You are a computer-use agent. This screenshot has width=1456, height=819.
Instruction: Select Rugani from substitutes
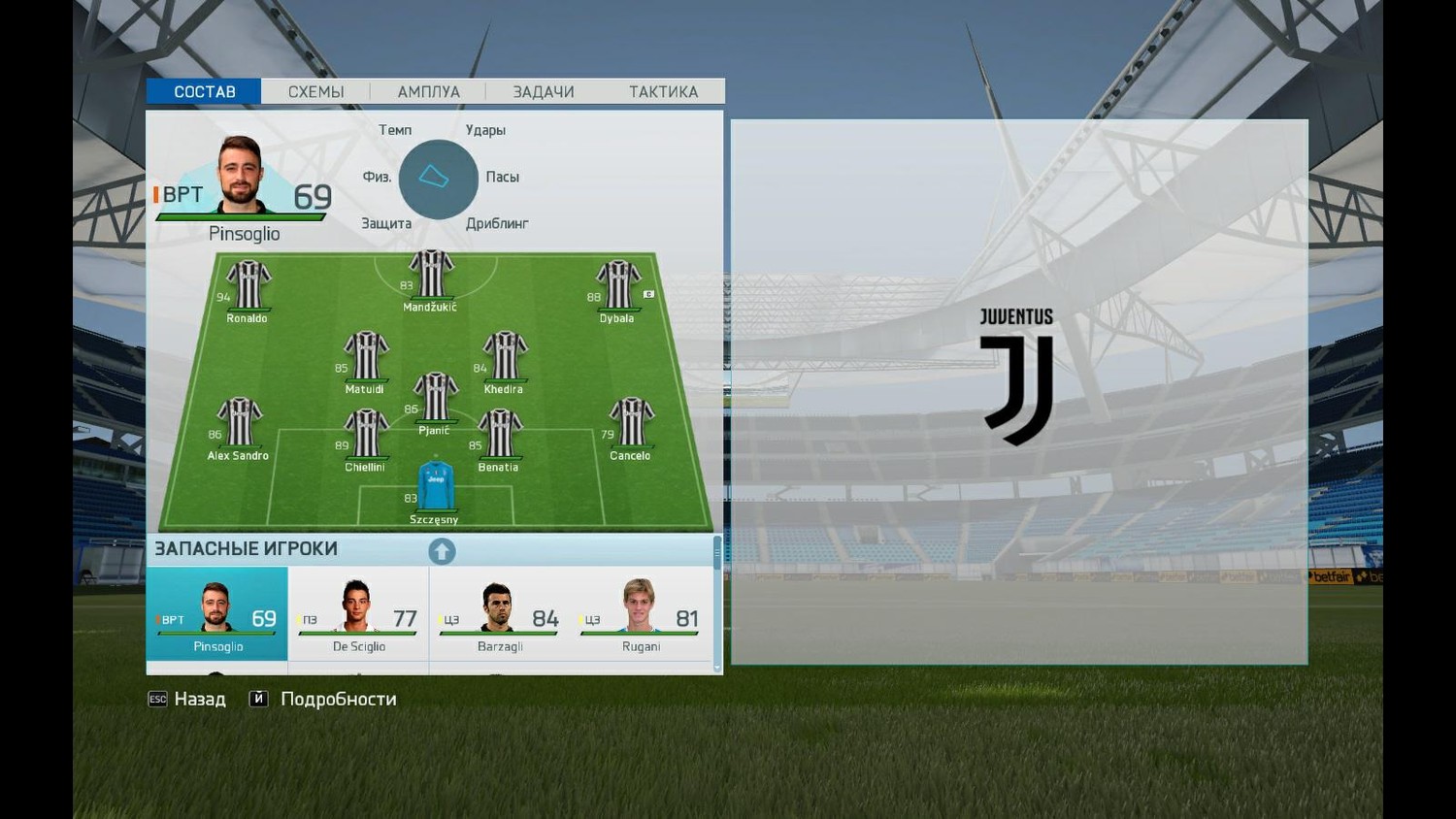pyautogui.click(x=641, y=613)
